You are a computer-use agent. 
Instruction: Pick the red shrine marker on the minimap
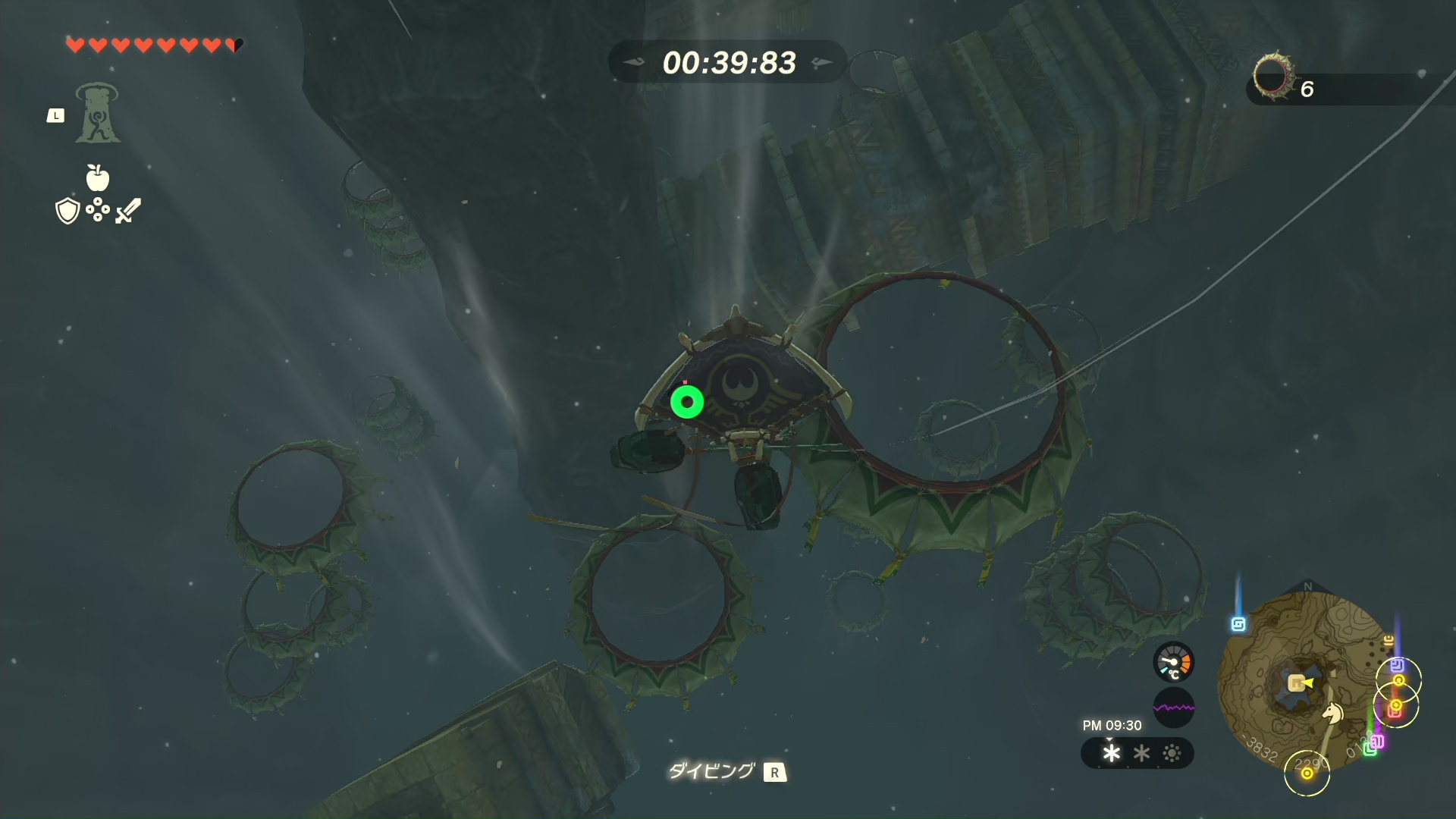(1394, 711)
